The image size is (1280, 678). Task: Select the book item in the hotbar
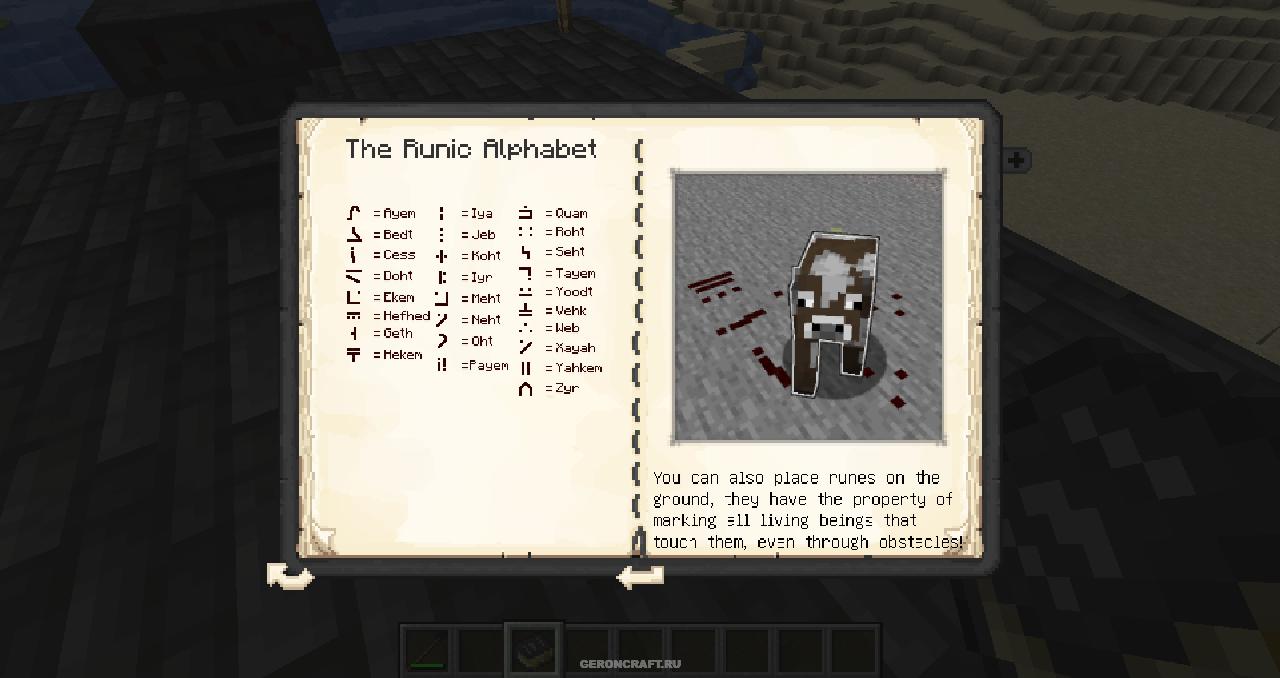click(534, 649)
